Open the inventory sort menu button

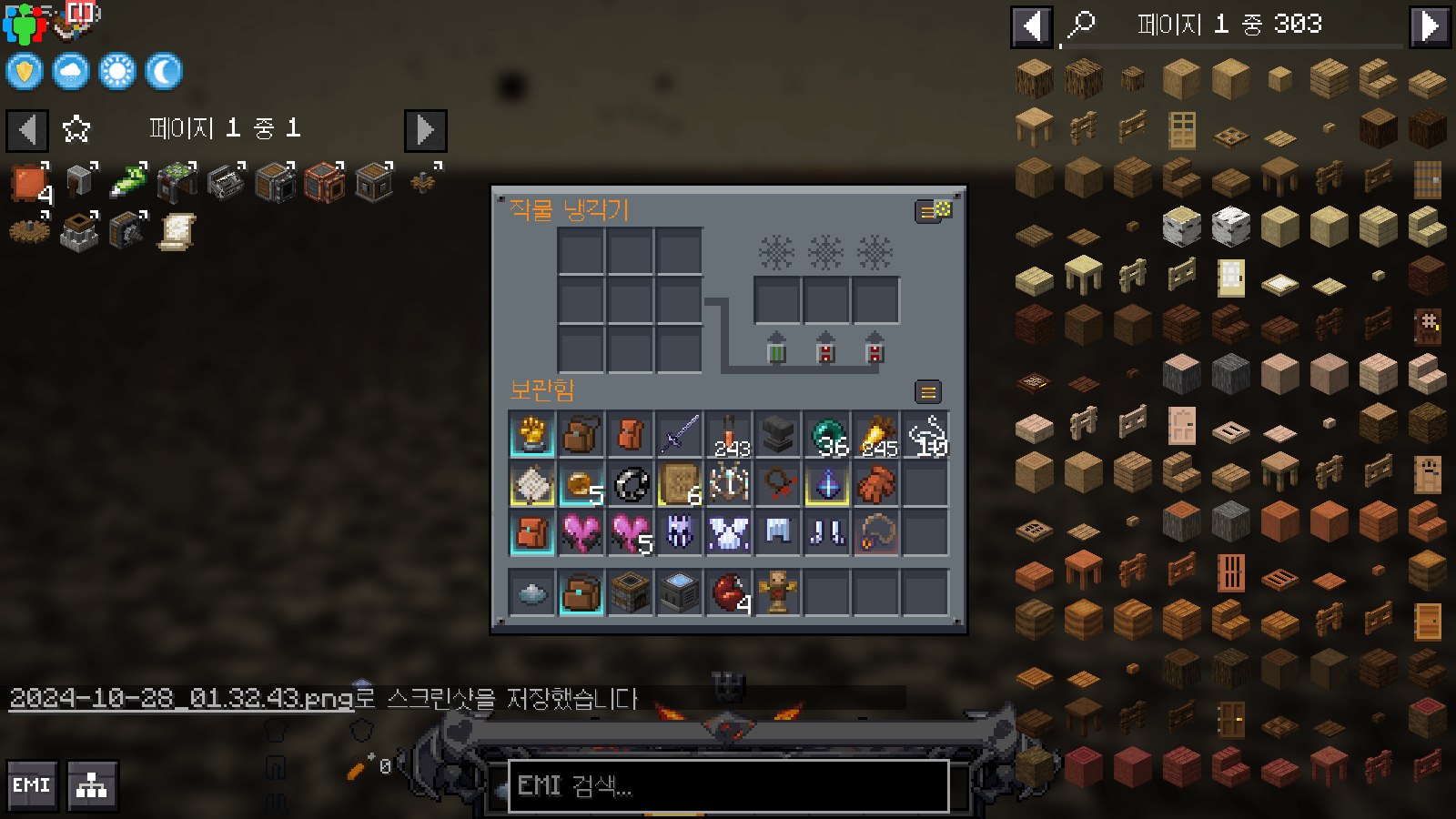928,392
